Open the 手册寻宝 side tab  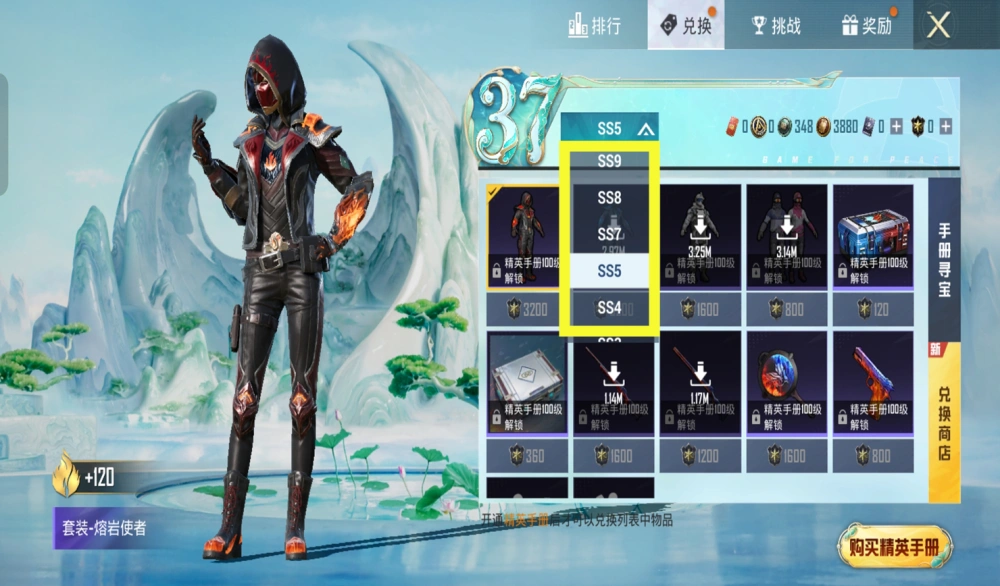944,258
